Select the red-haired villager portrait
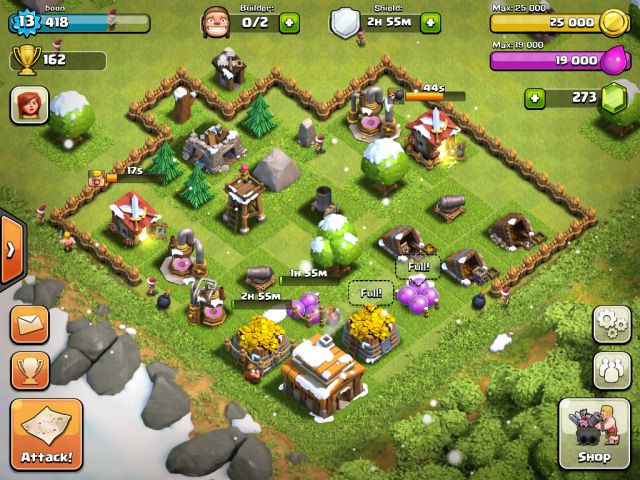 coord(29,104)
